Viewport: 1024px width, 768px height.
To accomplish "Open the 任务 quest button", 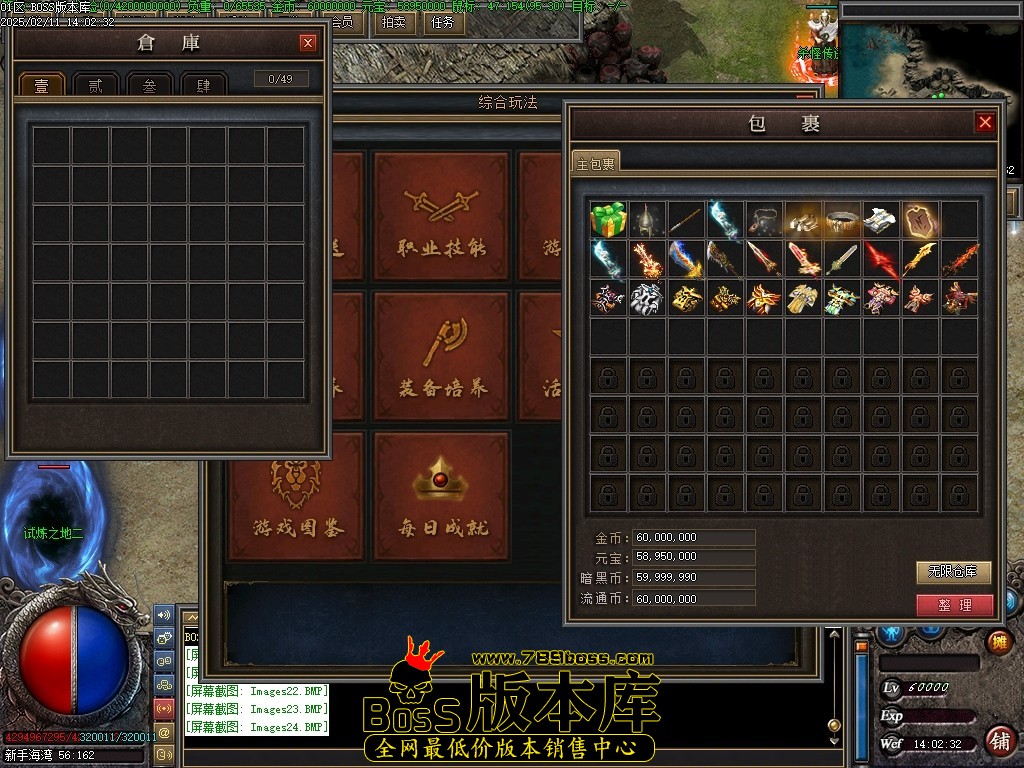I will tap(440, 22).
